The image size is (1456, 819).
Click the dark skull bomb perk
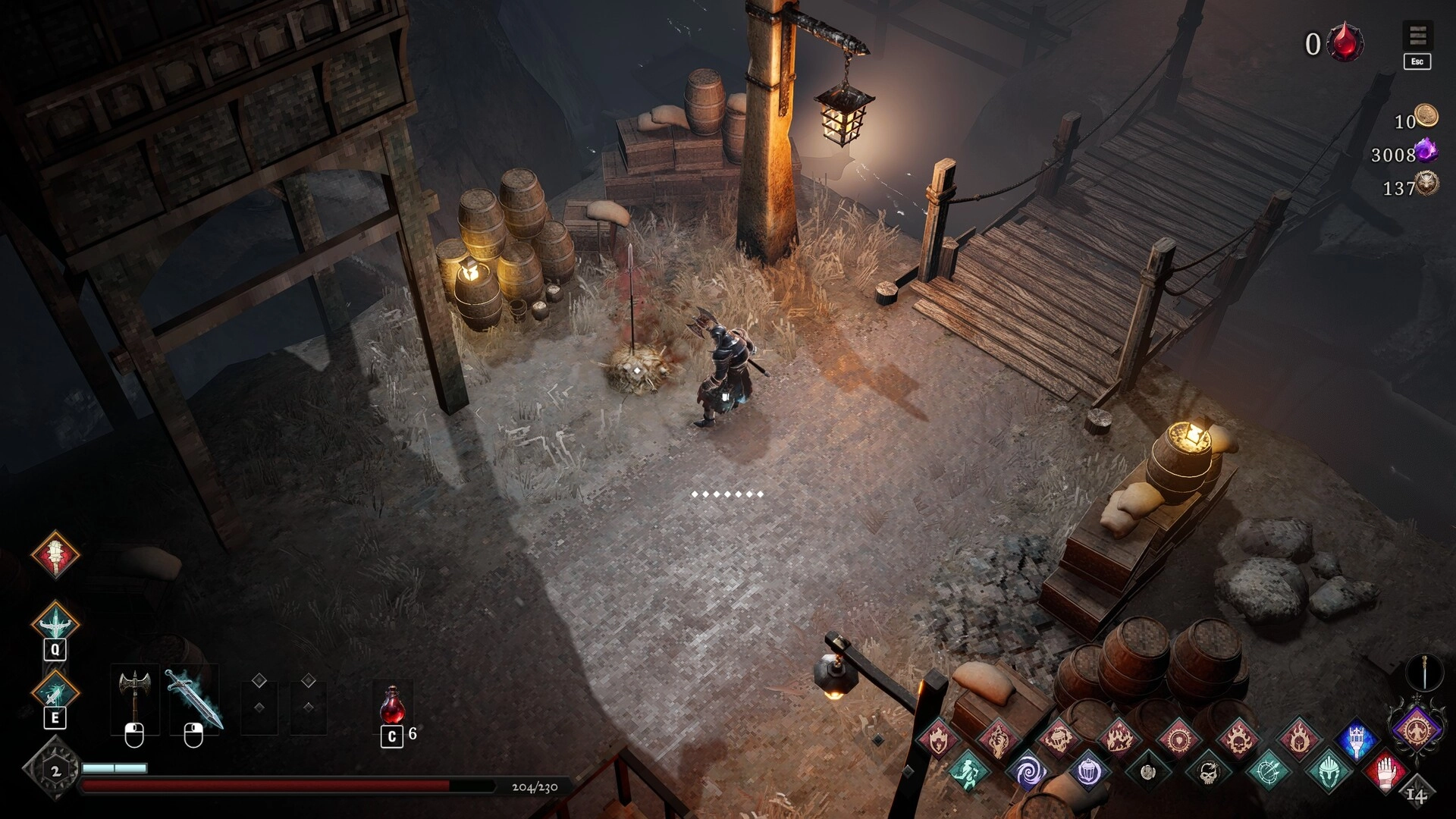point(1208,772)
